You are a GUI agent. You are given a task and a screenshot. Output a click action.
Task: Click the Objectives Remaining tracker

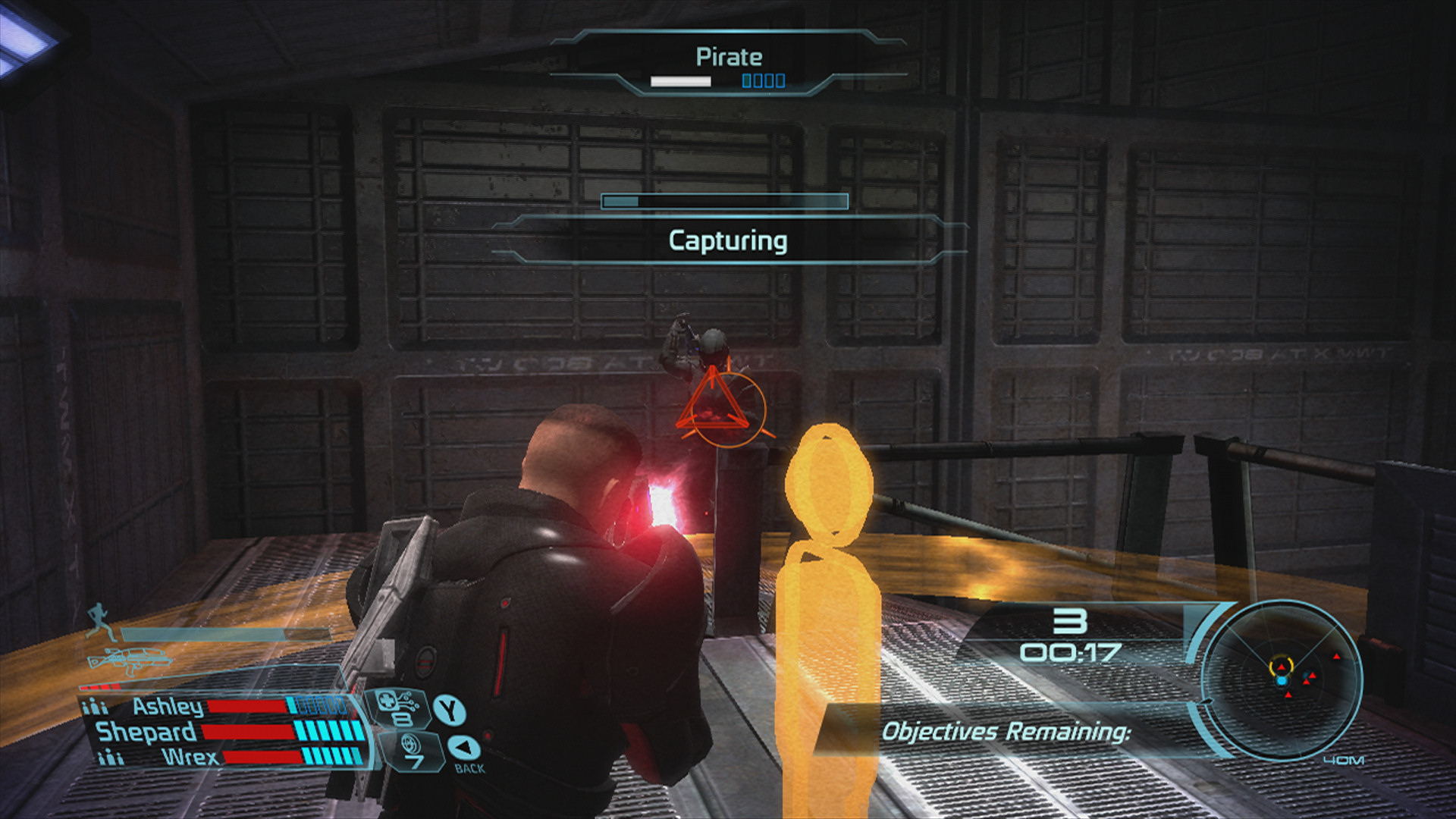click(x=1006, y=732)
